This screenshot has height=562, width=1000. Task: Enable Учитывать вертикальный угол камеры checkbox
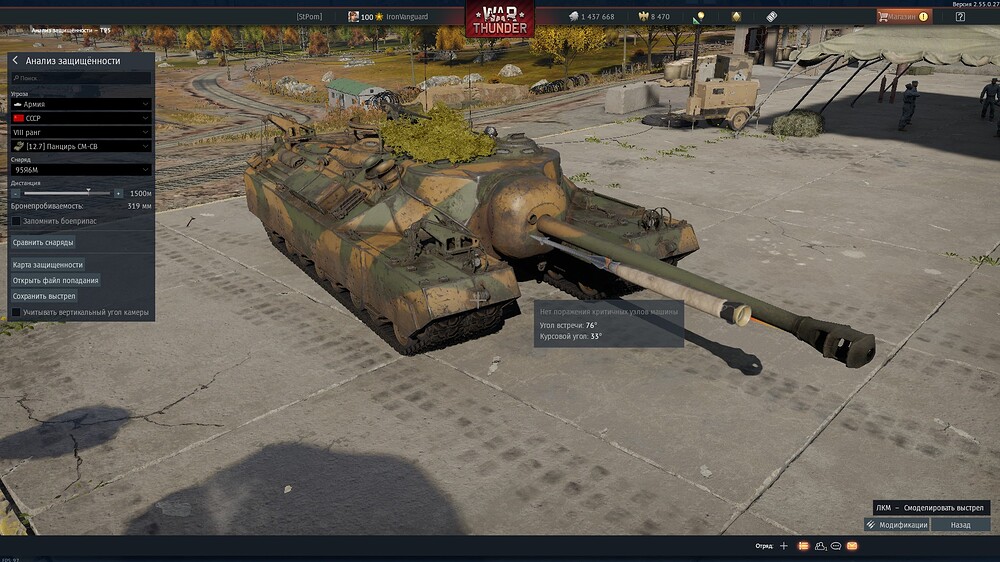[x=16, y=312]
